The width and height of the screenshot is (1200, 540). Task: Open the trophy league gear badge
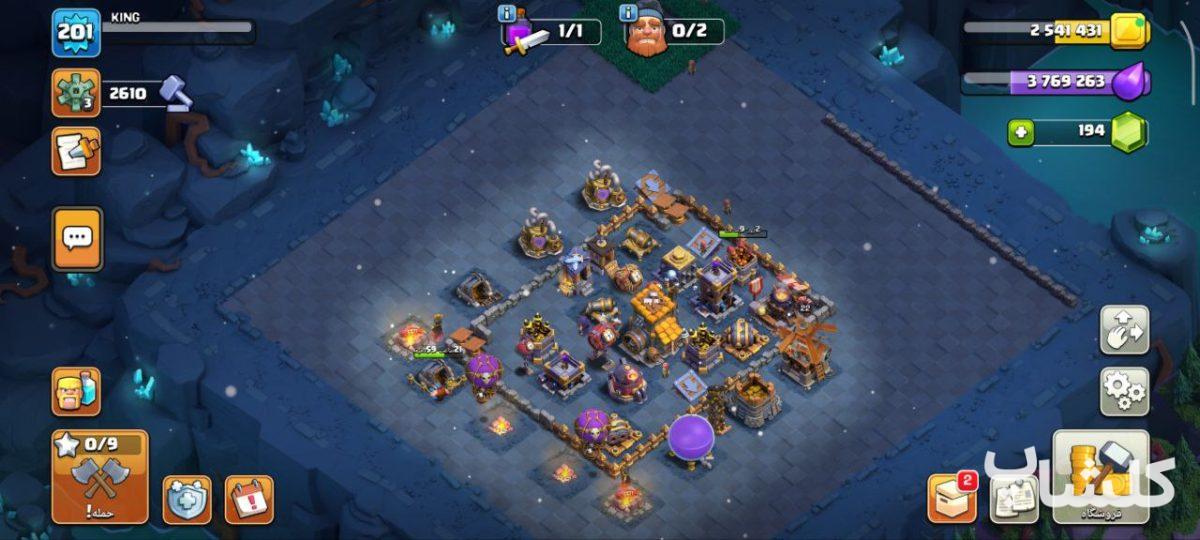76,94
